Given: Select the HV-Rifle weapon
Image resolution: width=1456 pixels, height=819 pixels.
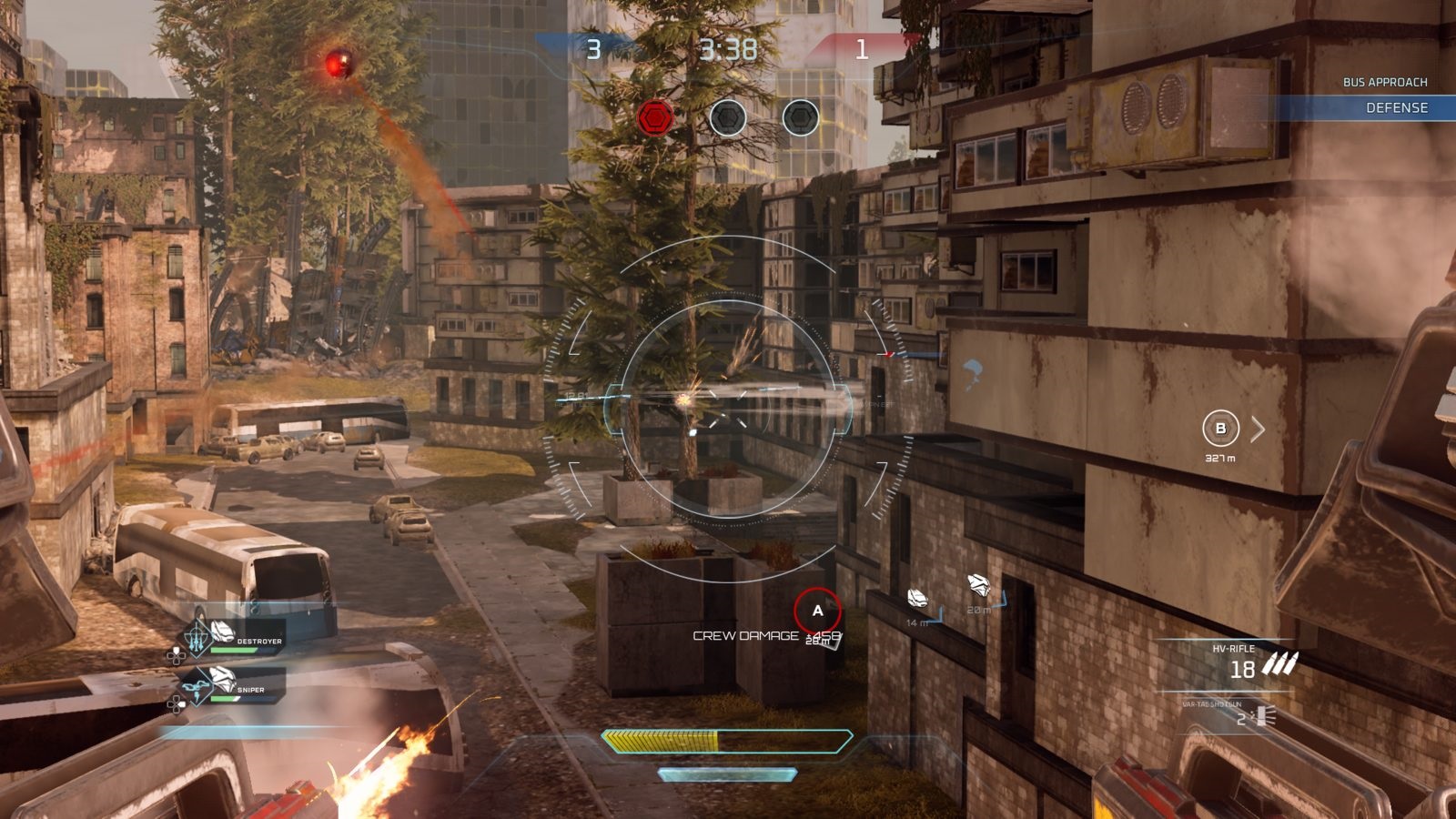Looking at the screenshot, I should pos(1247,663).
